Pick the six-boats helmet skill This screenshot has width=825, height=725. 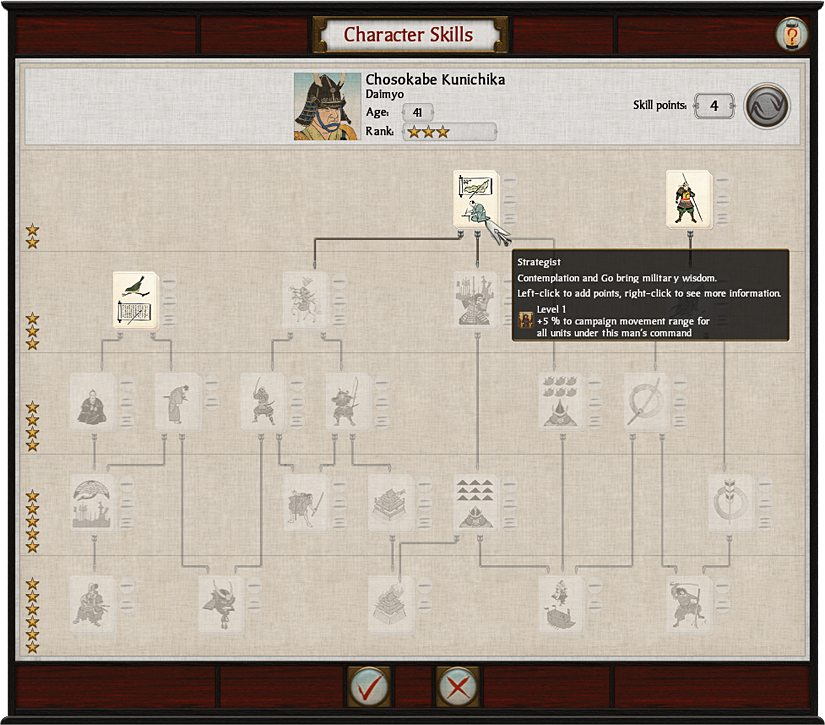(x=561, y=402)
